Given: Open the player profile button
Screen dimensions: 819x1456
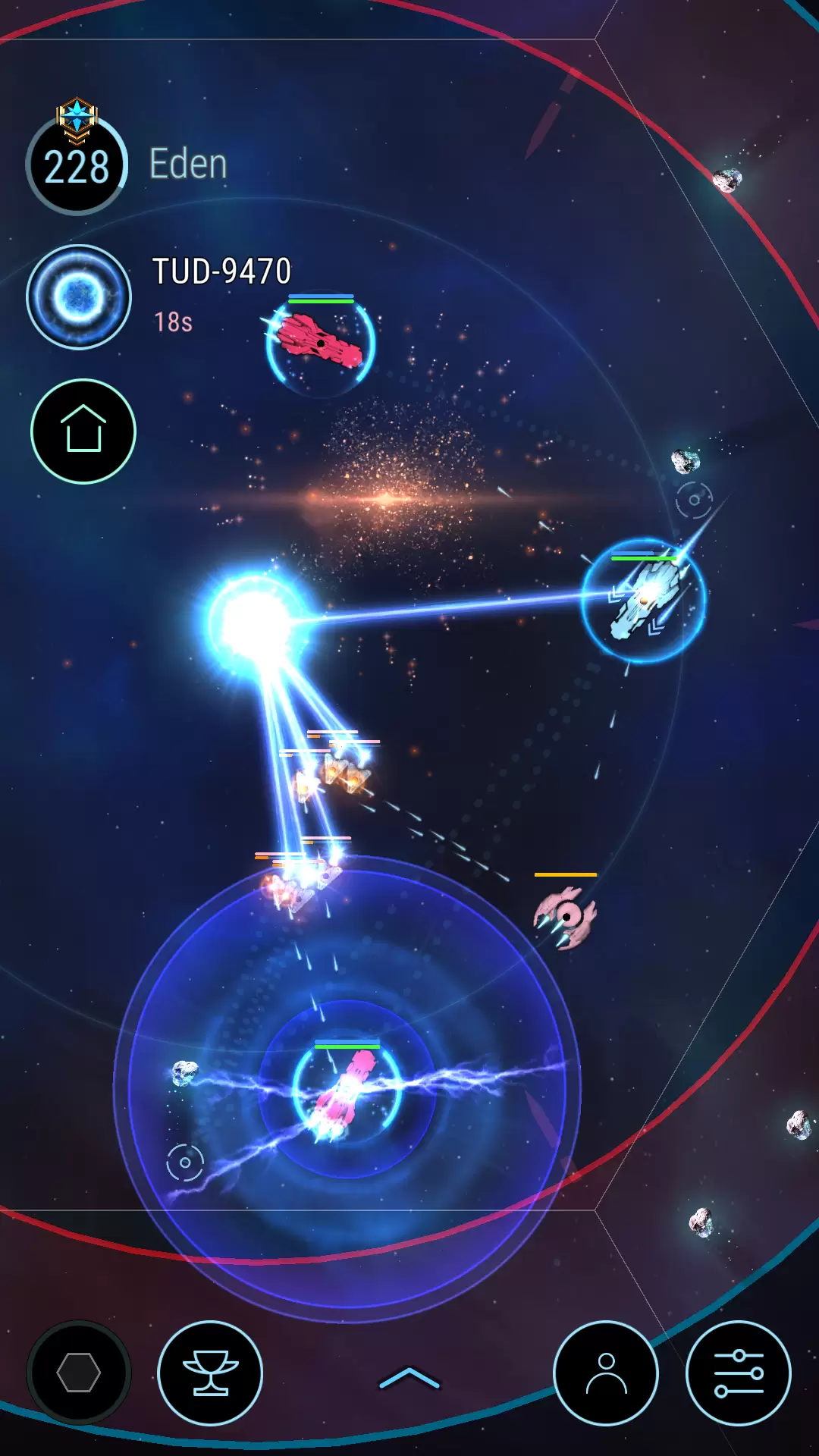Looking at the screenshot, I should (x=606, y=1373).
